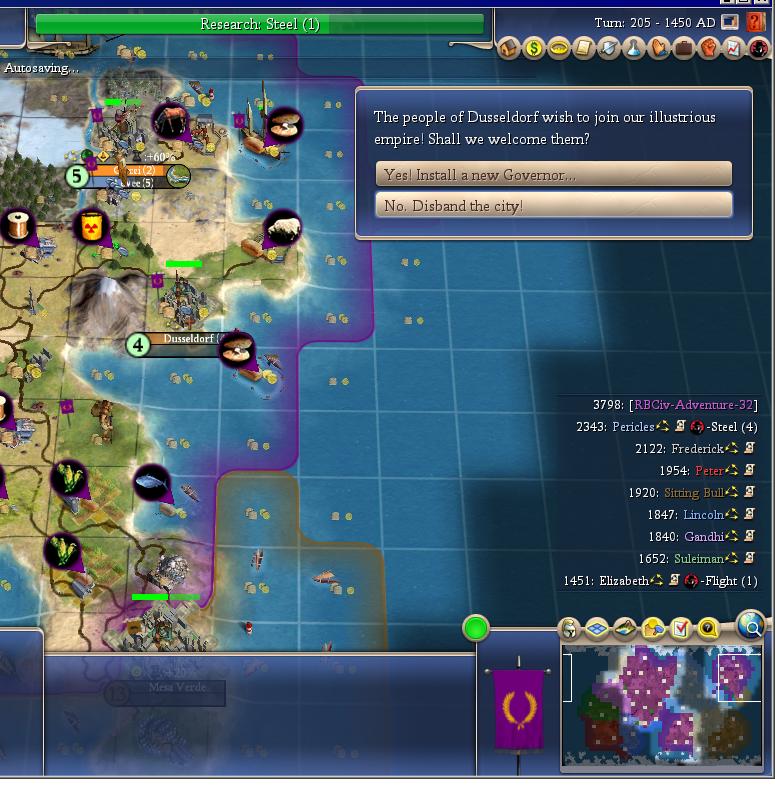Screen dimensions: 775x791
Task: Click the green end turn button
Action: click(476, 628)
